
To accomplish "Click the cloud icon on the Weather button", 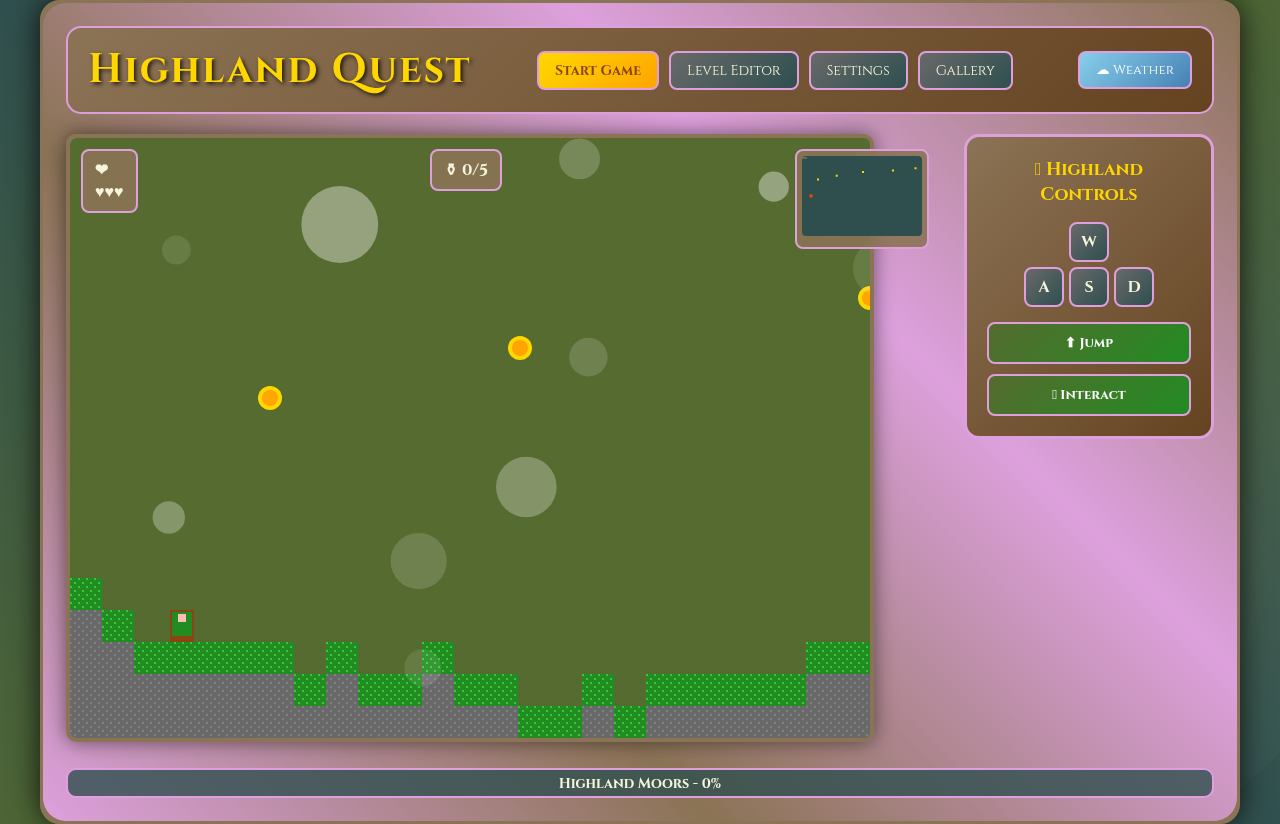I will pos(1102,69).
